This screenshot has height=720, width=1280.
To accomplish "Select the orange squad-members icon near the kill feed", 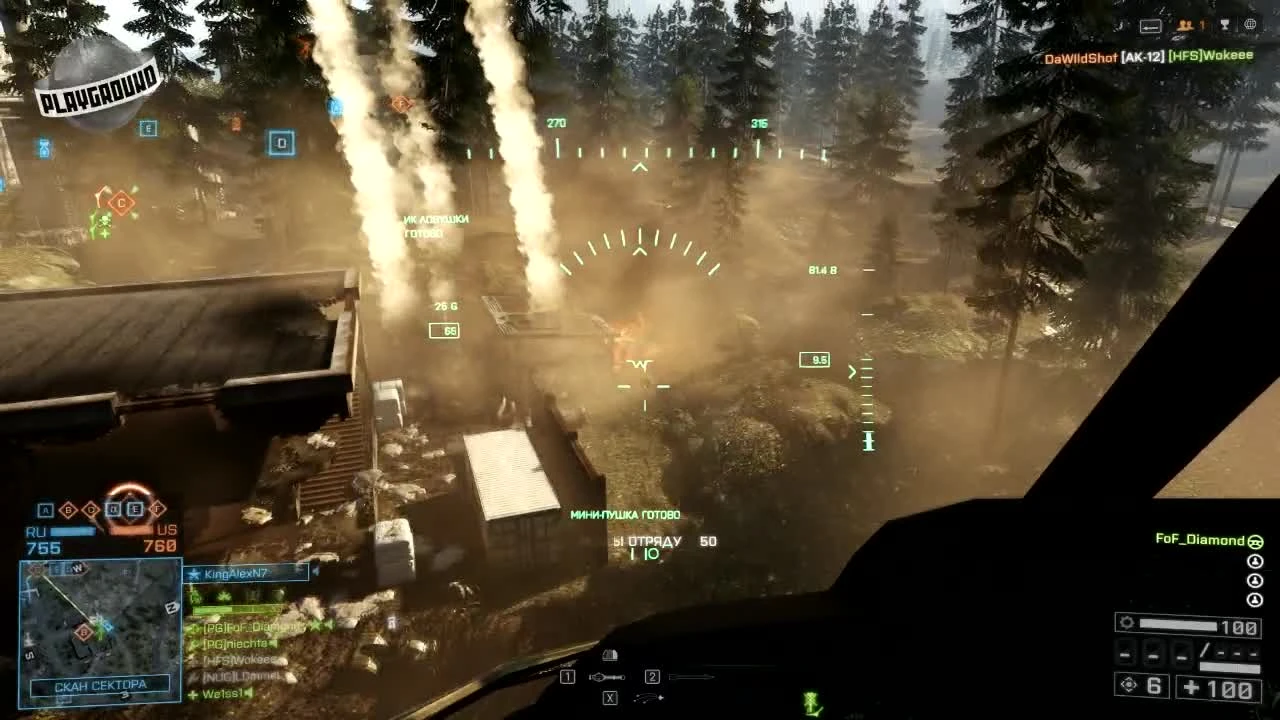I will [1185, 25].
